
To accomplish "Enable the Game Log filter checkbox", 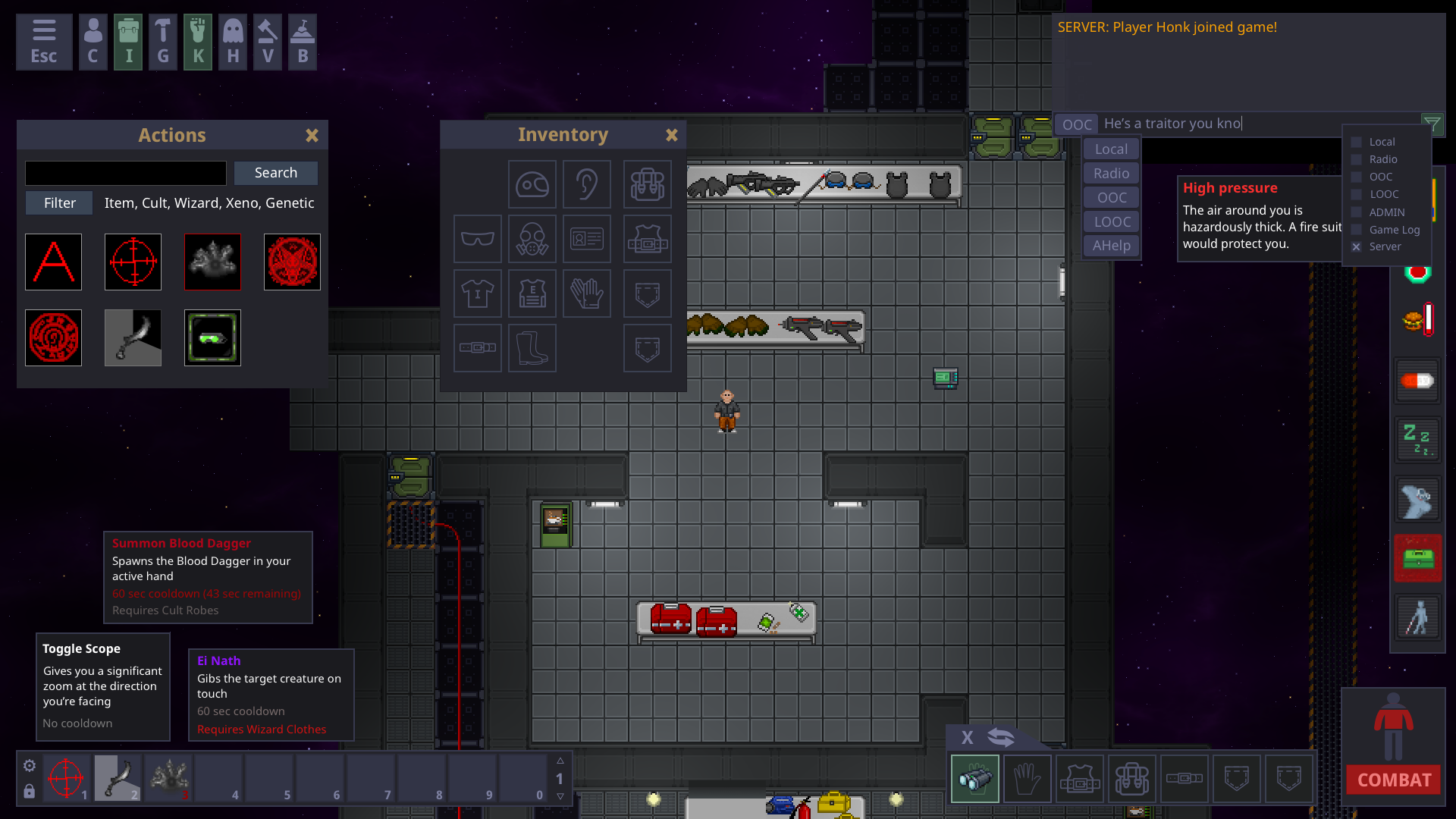I will coord(1356,230).
